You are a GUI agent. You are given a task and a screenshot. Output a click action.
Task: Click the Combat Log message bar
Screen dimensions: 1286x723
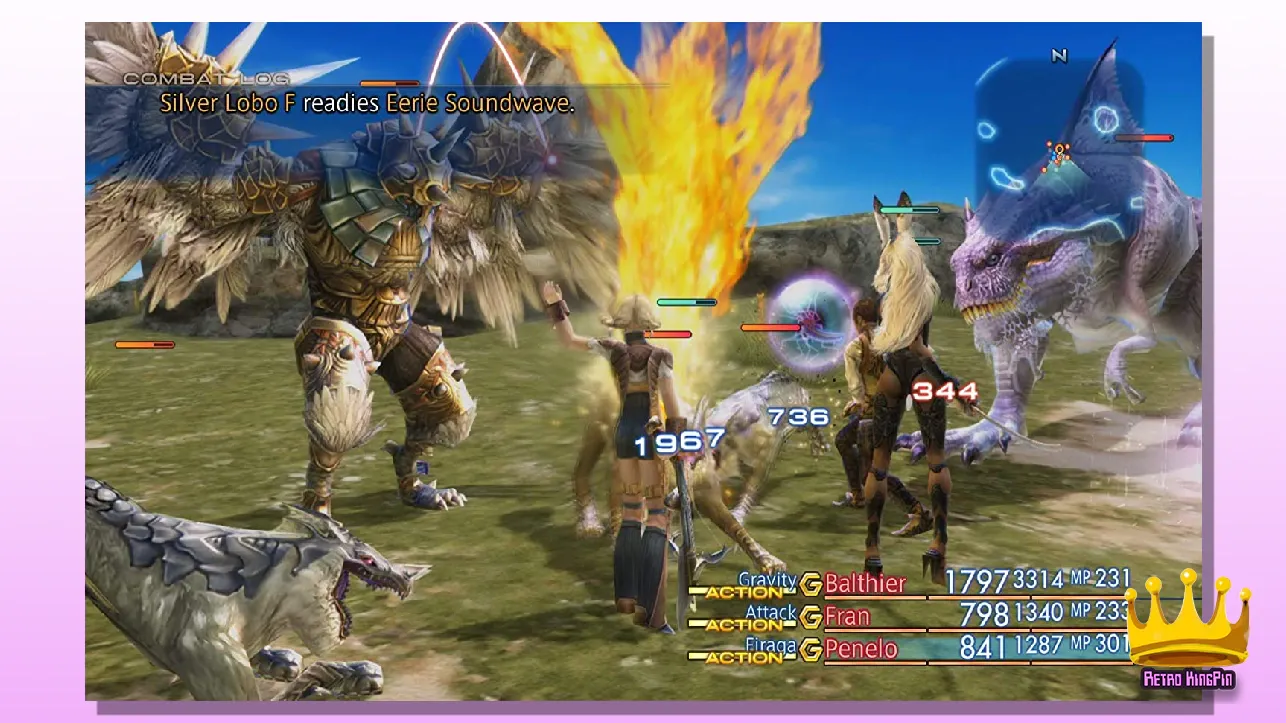tap(367, 103)
